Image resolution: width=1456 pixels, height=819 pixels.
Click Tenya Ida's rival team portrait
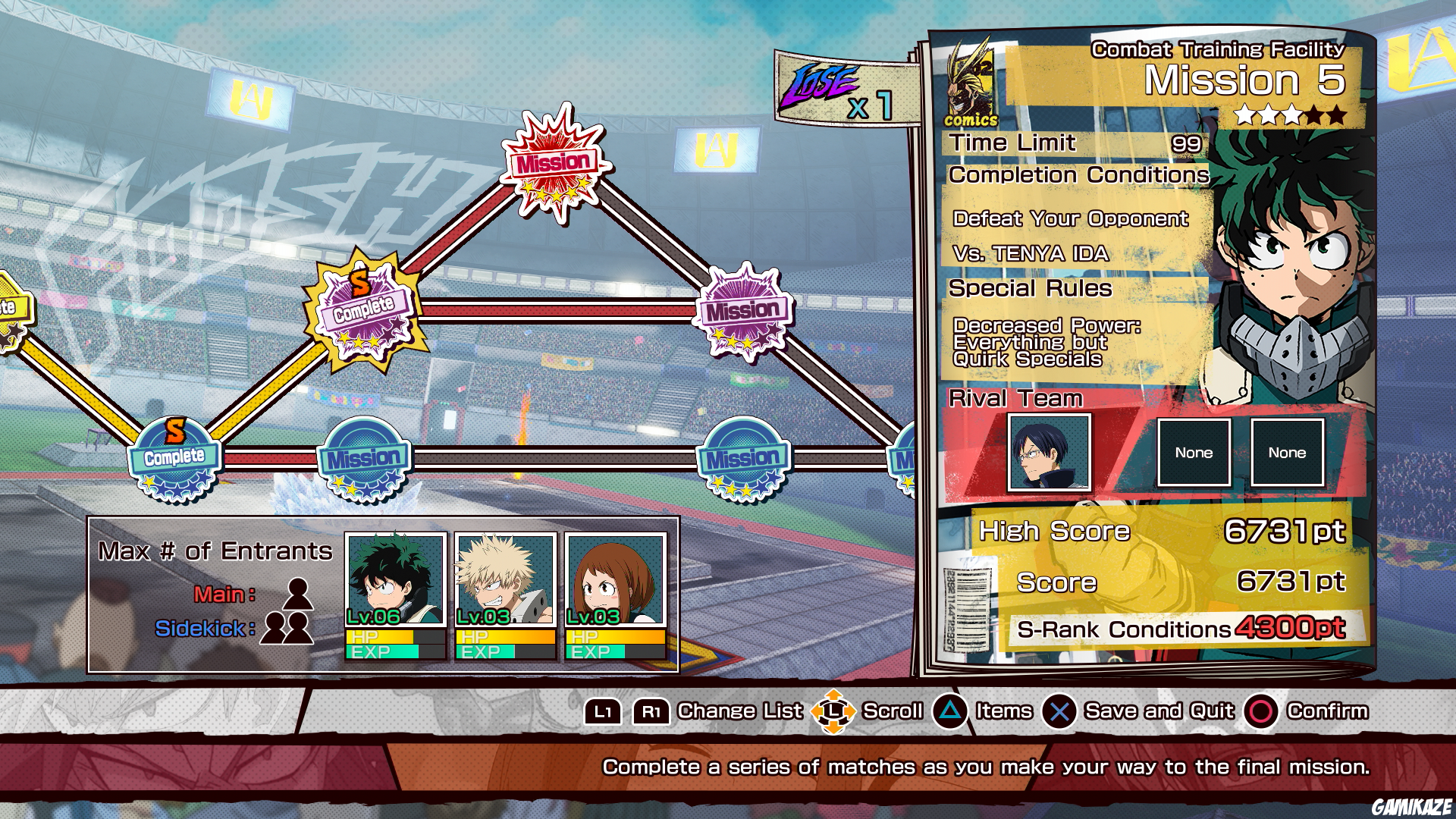pos(1049,453)
